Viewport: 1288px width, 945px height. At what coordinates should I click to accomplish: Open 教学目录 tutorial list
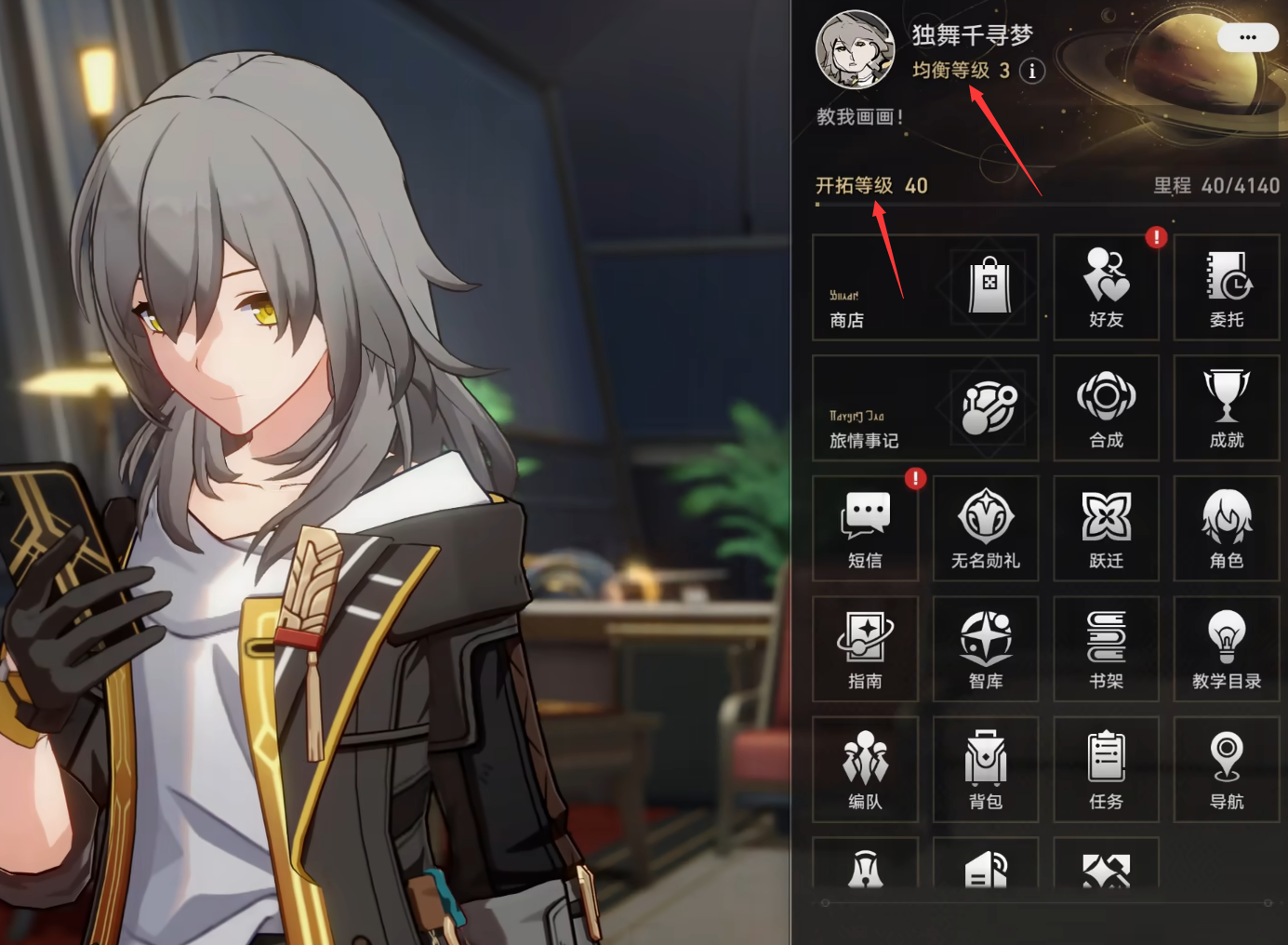pos(1226,649)
